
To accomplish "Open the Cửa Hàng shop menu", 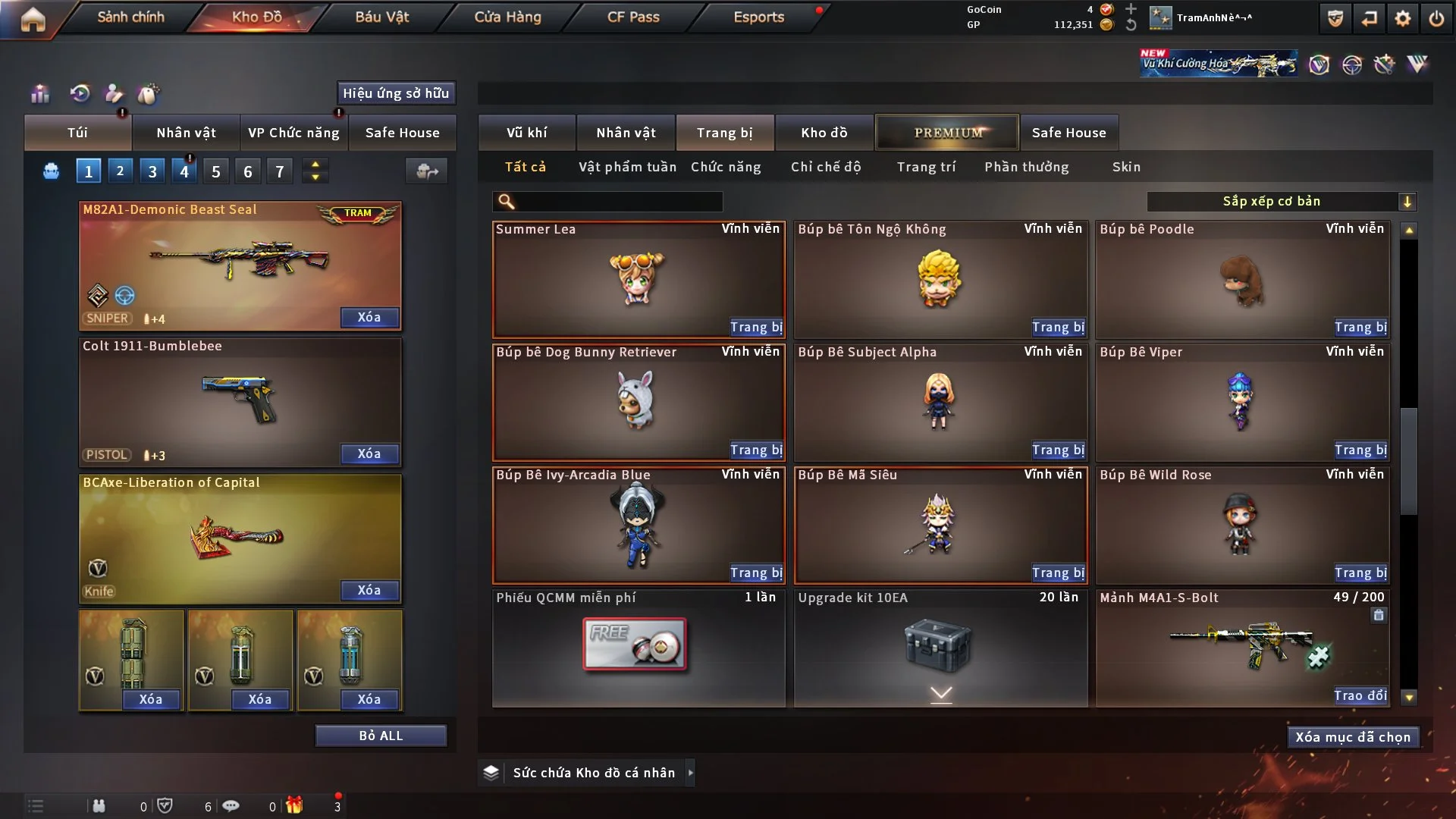I will 507,17.
